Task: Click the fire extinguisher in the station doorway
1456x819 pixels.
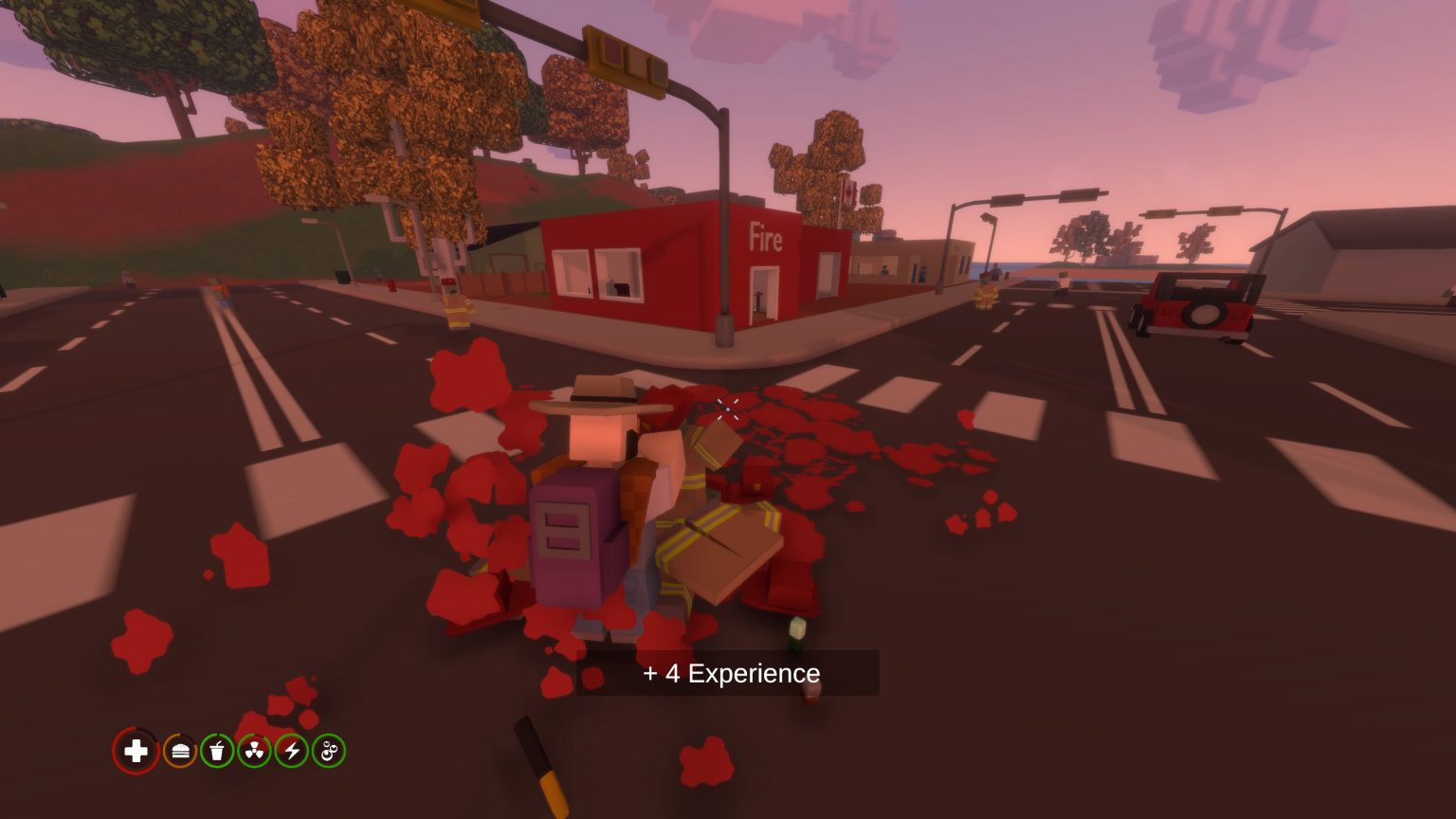Action: [x=757, y=299]
